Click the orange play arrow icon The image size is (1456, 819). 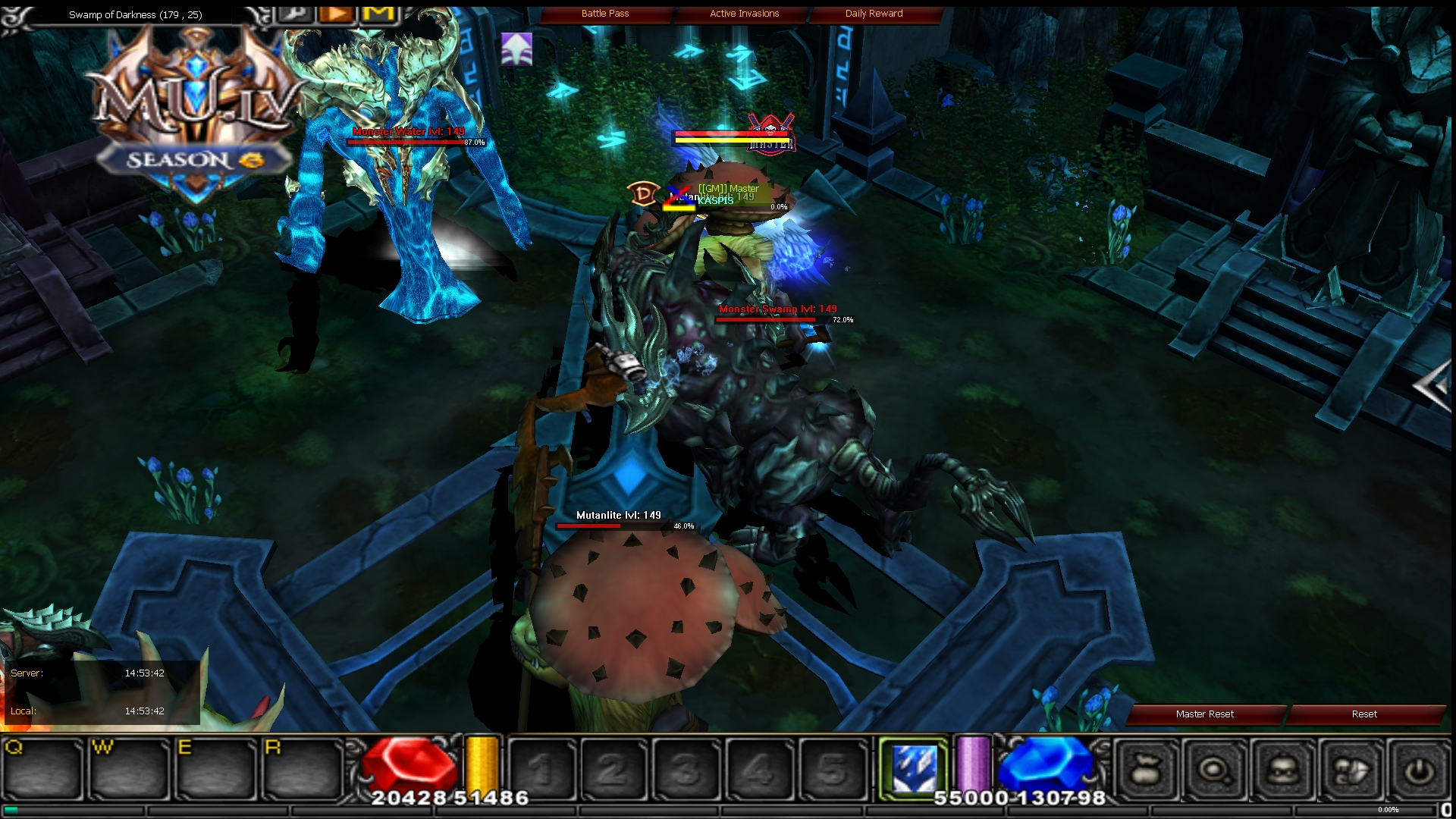pos(336,12)
